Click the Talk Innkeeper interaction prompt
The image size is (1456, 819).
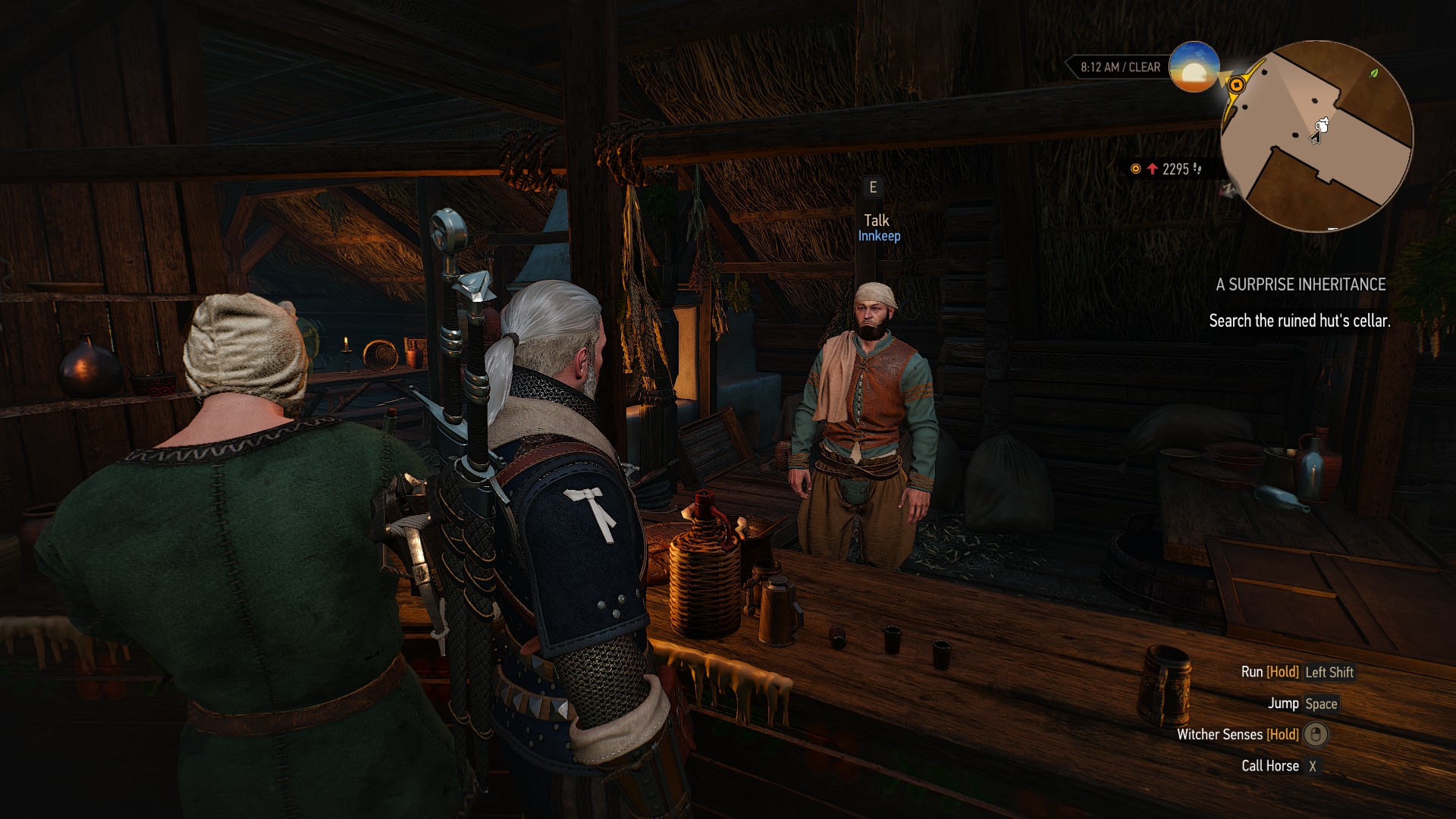(877, 227)
